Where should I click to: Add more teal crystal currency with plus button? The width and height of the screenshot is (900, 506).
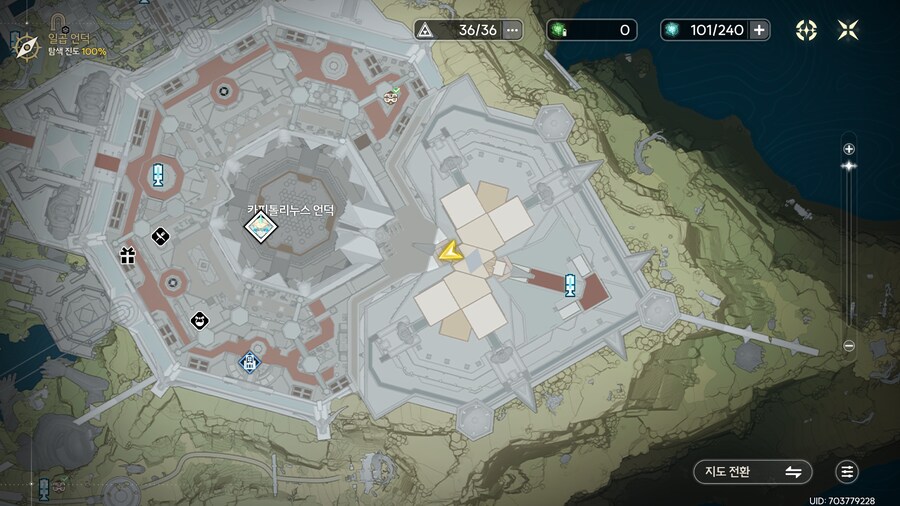(x=759, y=30)
